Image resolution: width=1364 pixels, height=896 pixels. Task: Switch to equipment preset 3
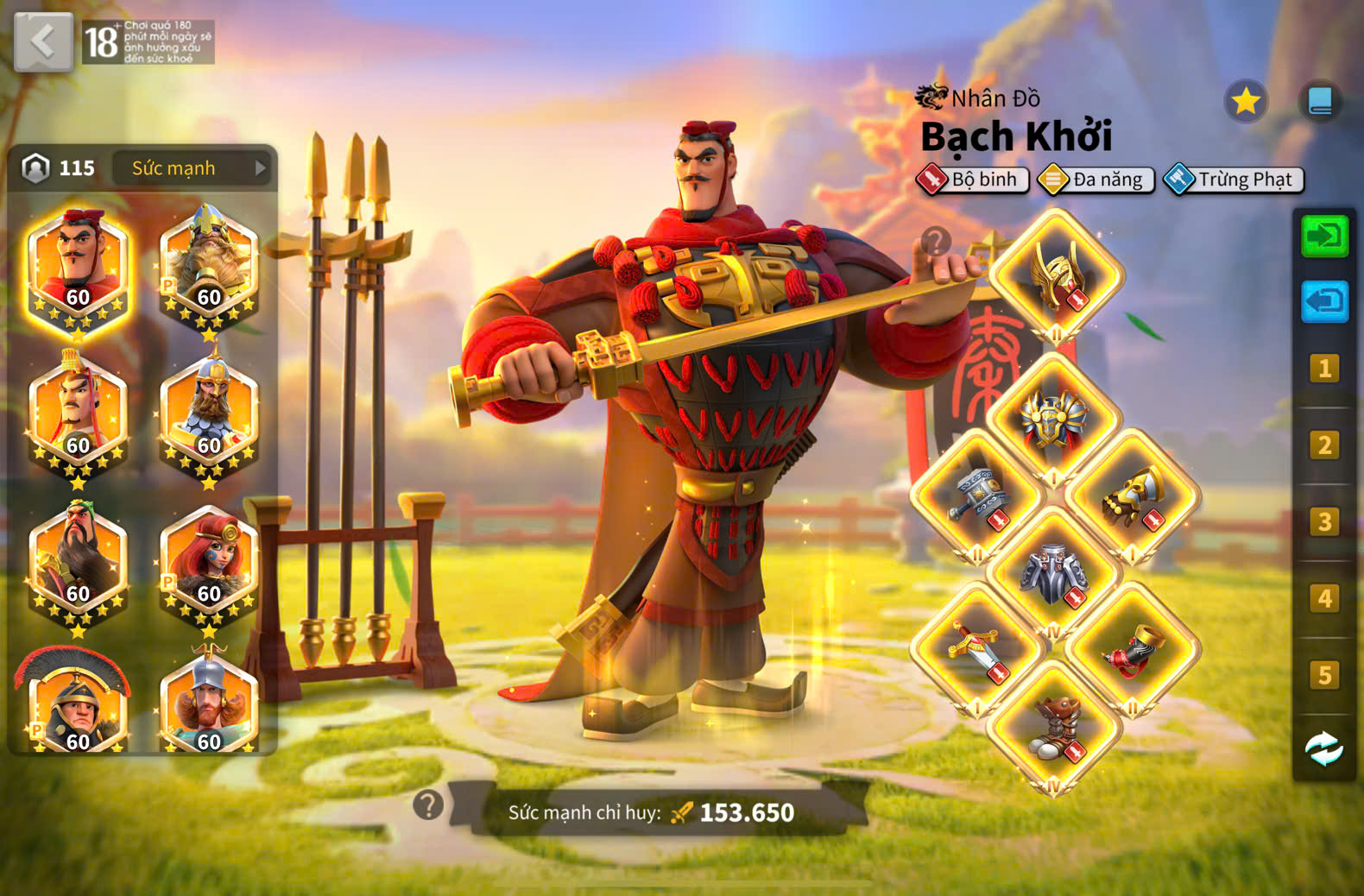pos(1324,521)
